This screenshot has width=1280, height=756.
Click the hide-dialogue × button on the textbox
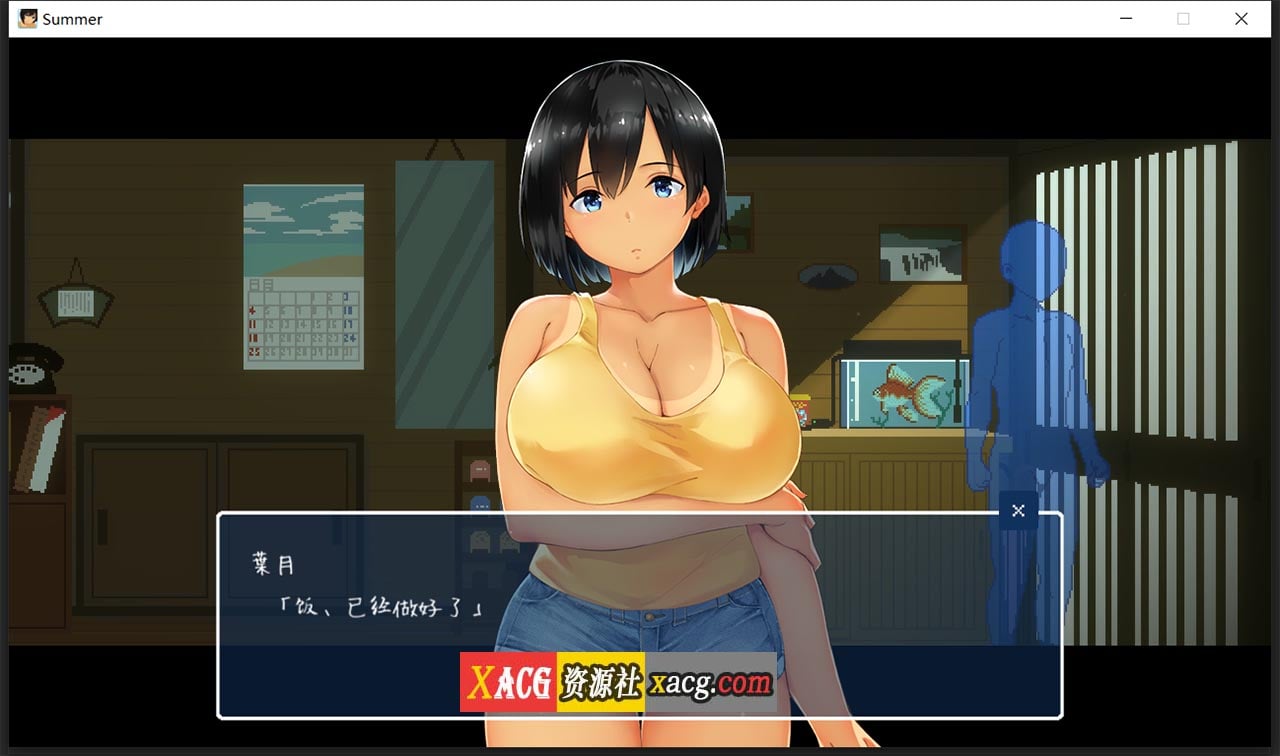tap(1018, 510)
